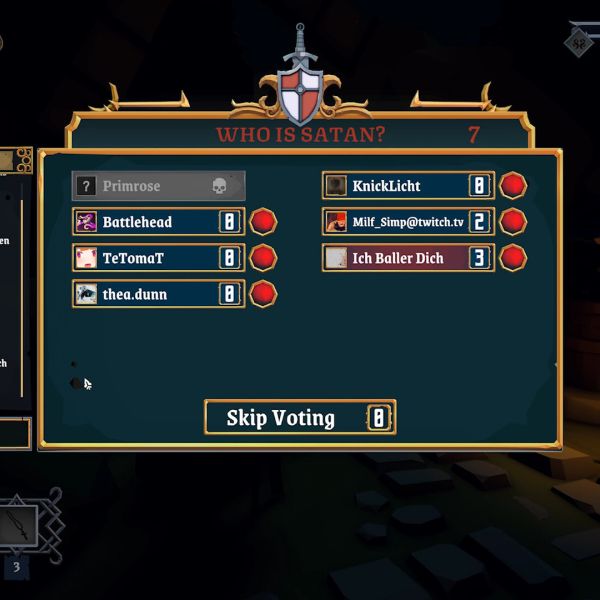Select the dagger weapon slot

click(19, 526)
